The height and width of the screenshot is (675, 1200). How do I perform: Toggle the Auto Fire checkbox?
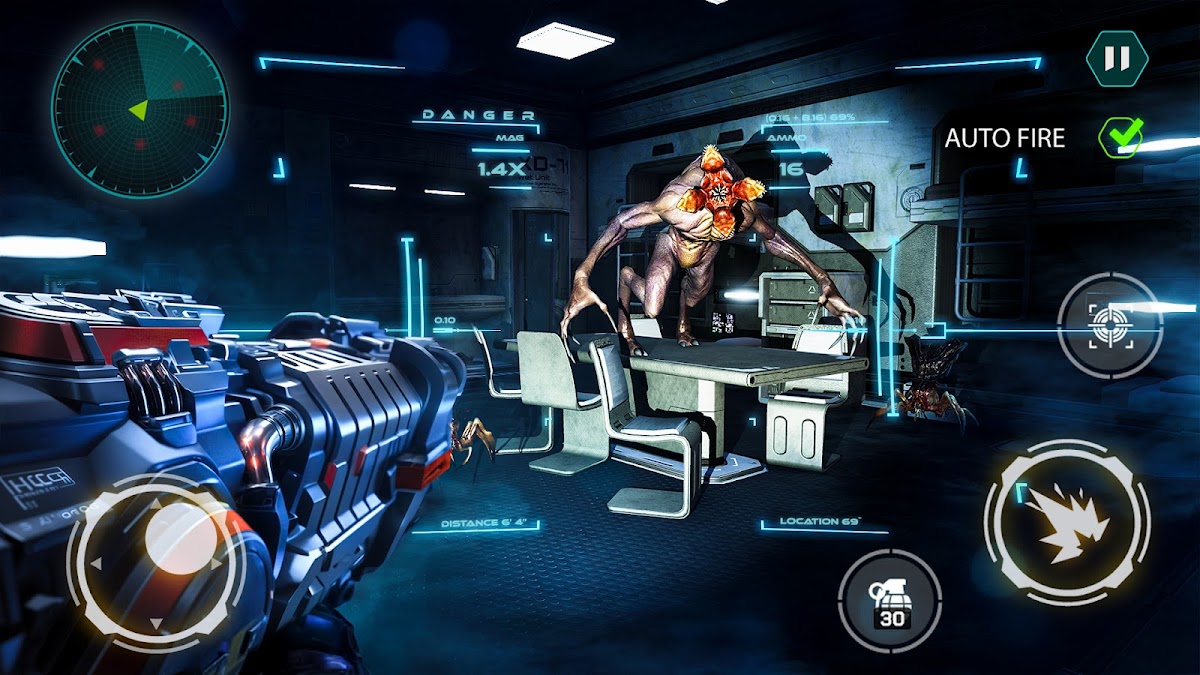[x=1119, y=137]
